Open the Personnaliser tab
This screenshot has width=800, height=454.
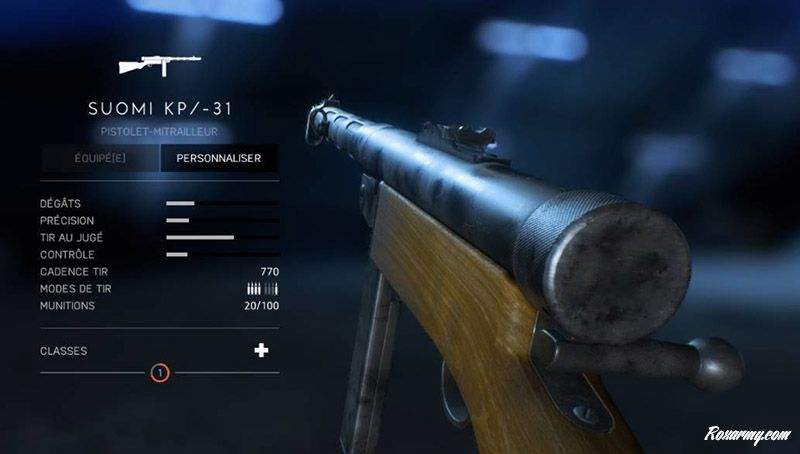(219, 158)
